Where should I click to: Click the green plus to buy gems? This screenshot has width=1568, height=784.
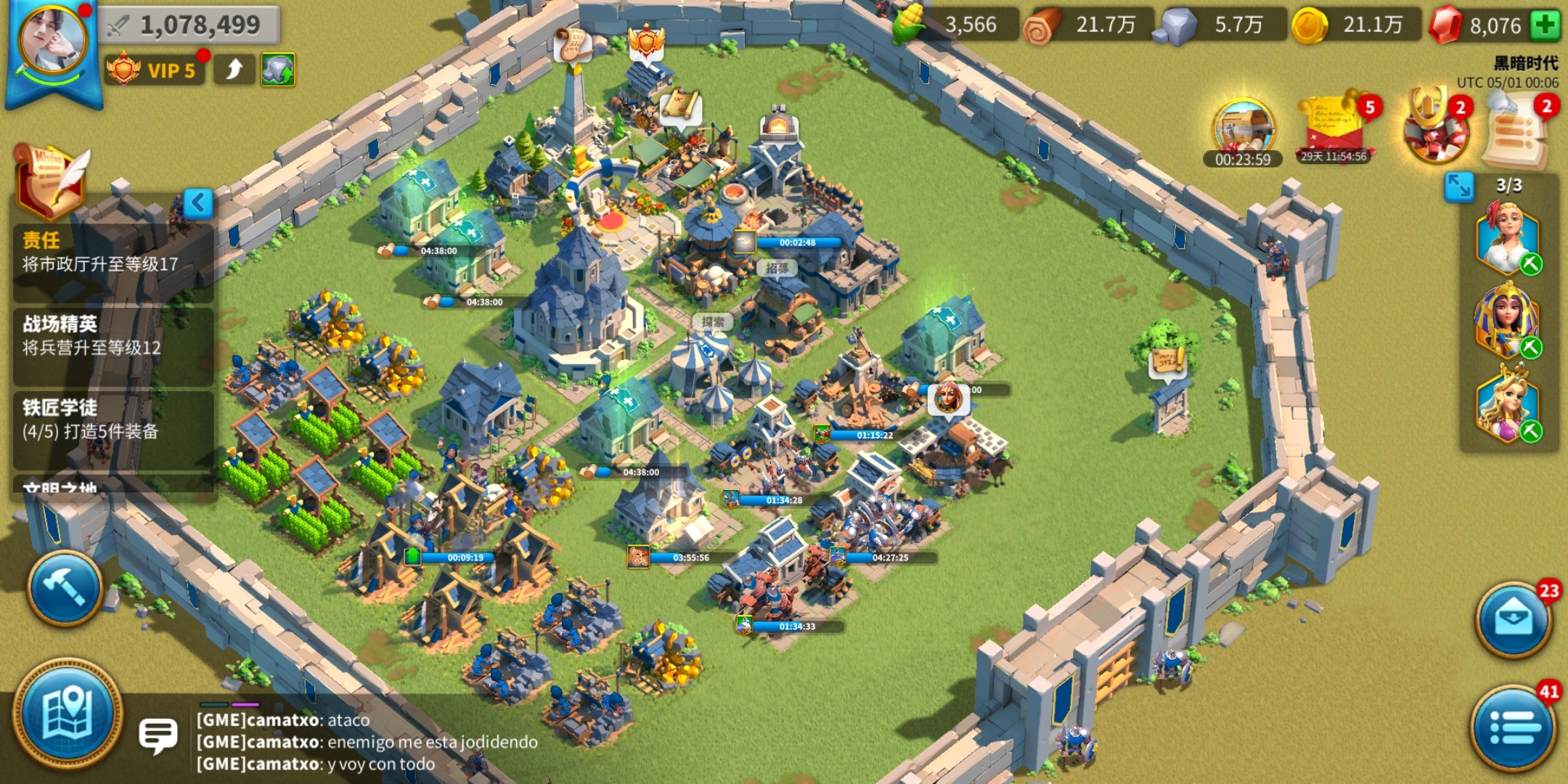pos(1545,25)
